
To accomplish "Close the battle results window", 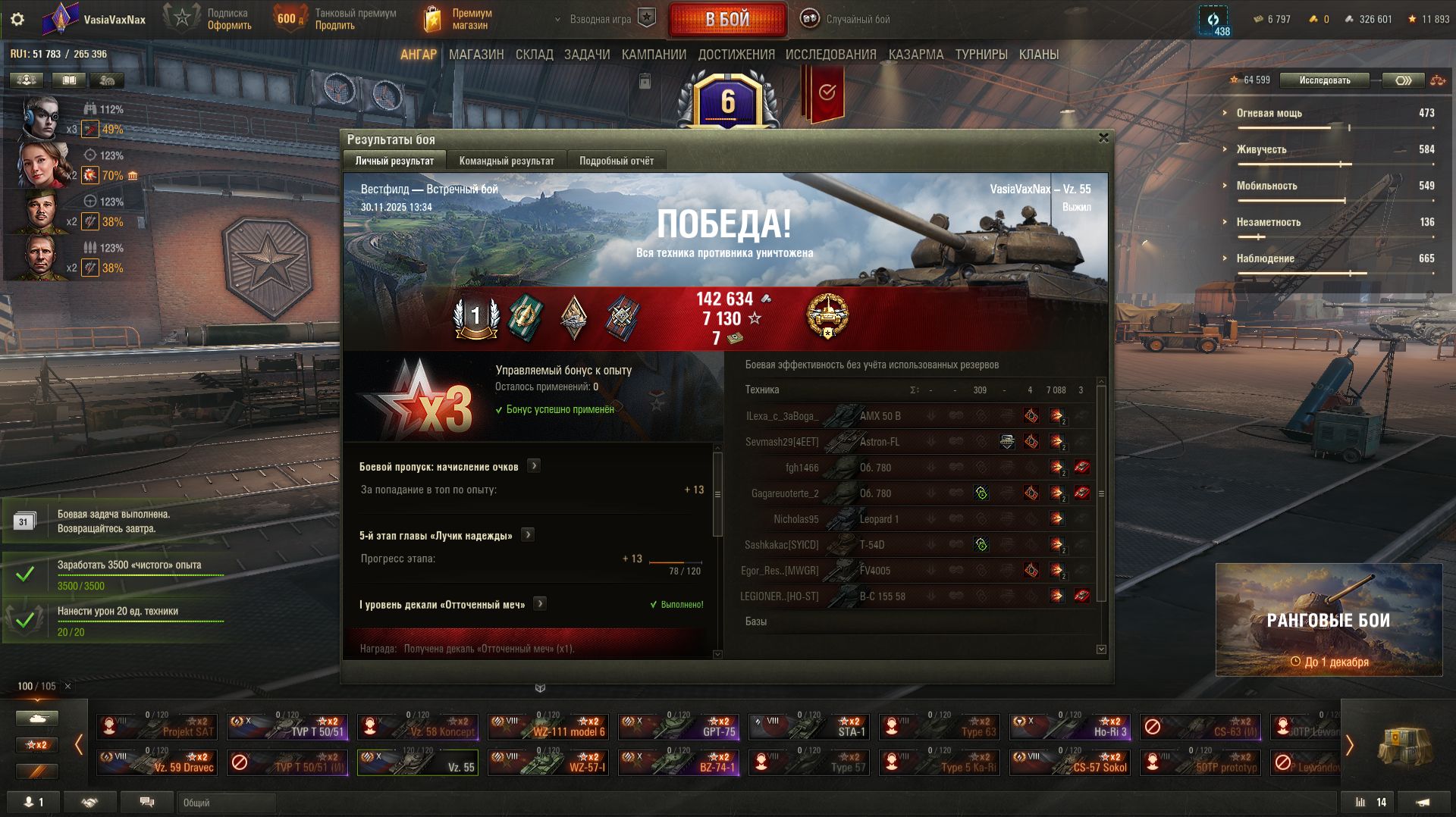I will click(1103, 138).
